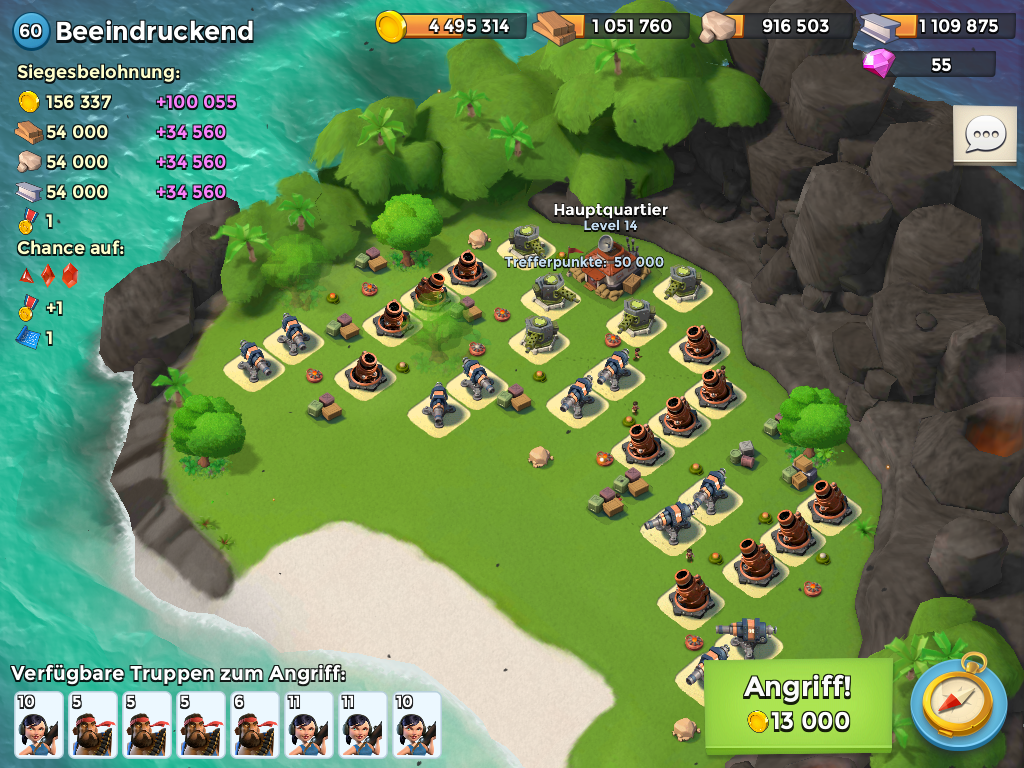Open the chat speech bubble
Image resolution: width=1024 pixels, height=768 pixels.
click(984, 135)
